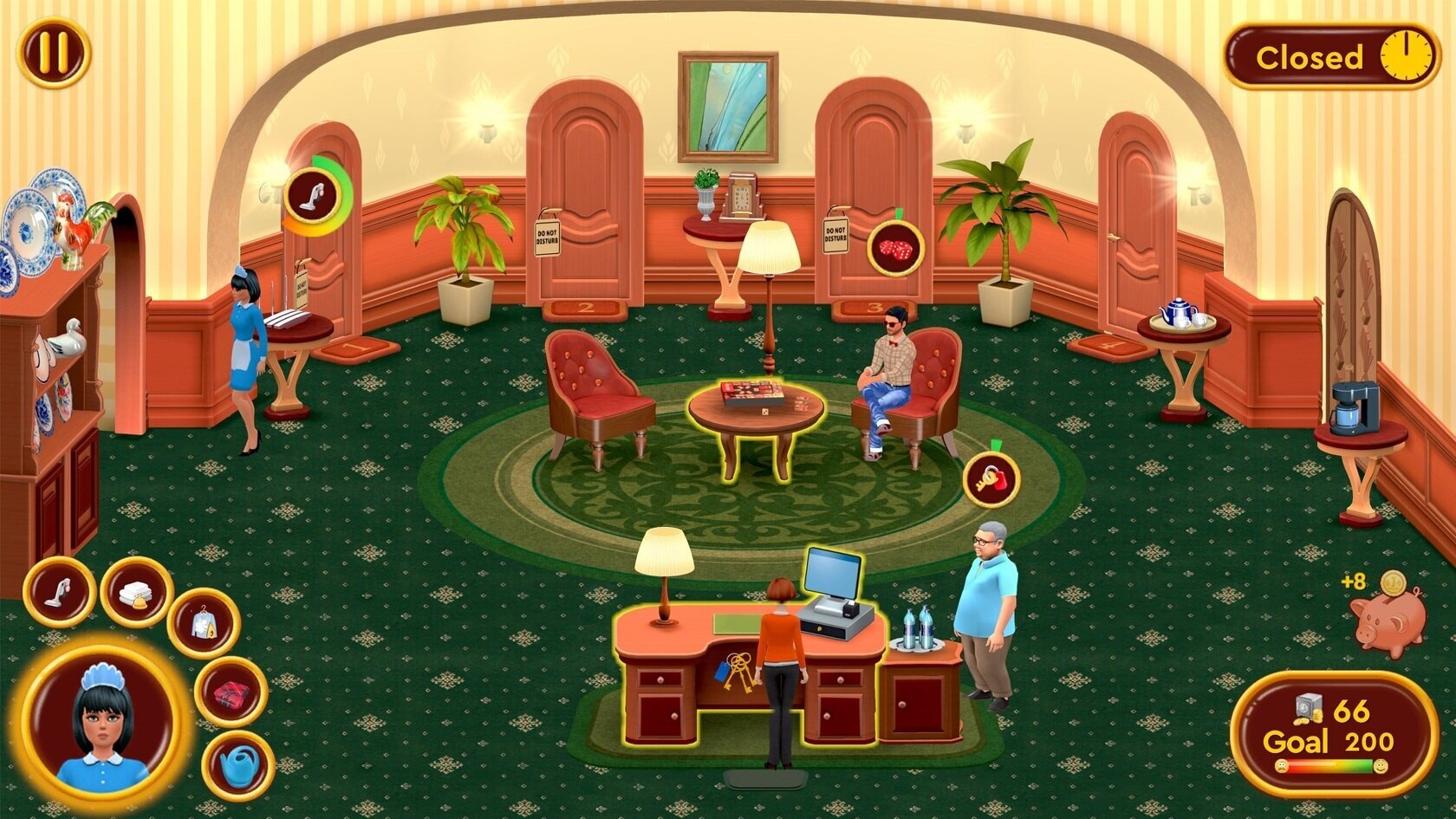
Task: Open the maid's service wheel via her portrait
Action: click(x=103, y=721)
